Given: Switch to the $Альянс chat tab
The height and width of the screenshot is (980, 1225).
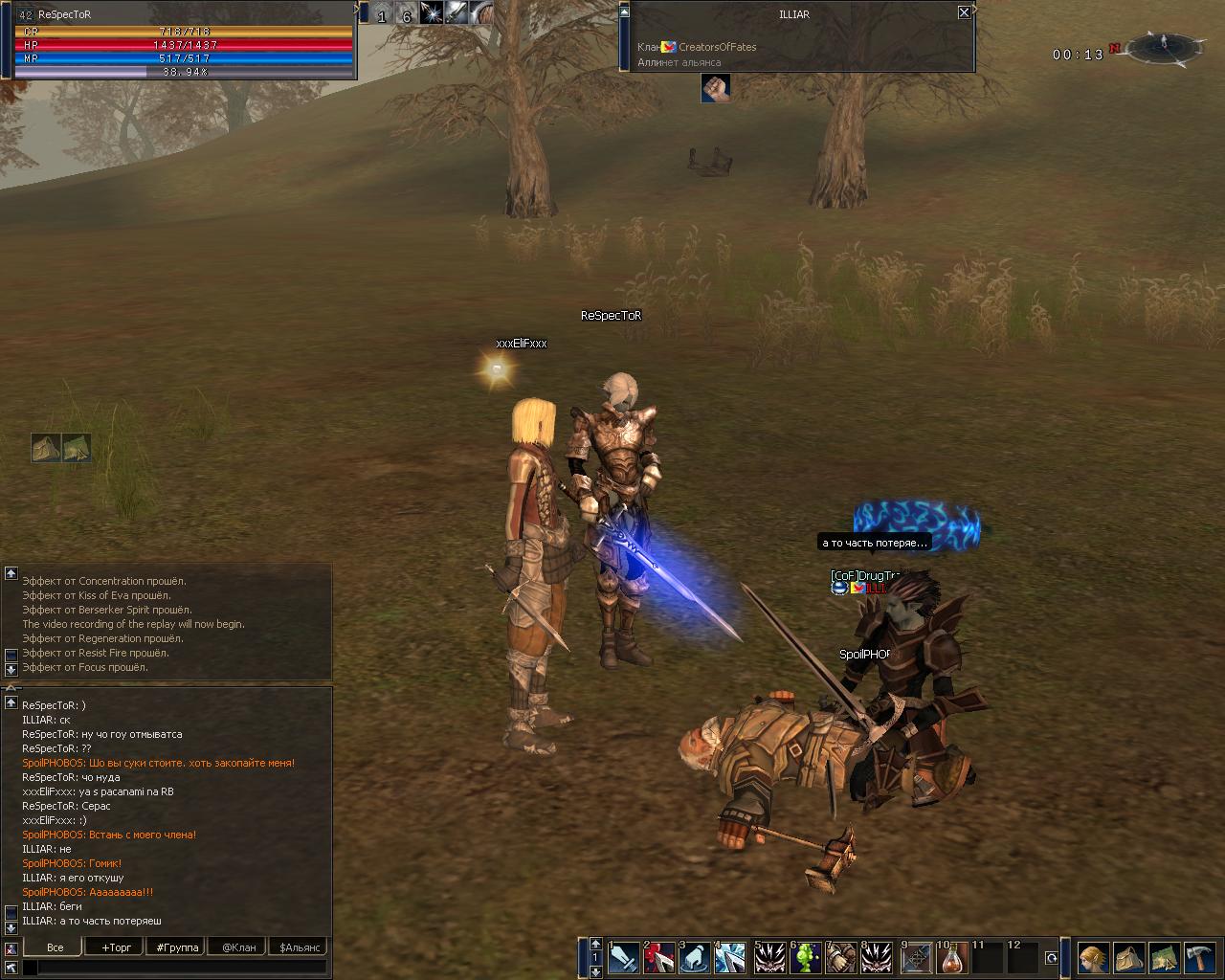Looking at the screenshot, I should click(299, 947).
